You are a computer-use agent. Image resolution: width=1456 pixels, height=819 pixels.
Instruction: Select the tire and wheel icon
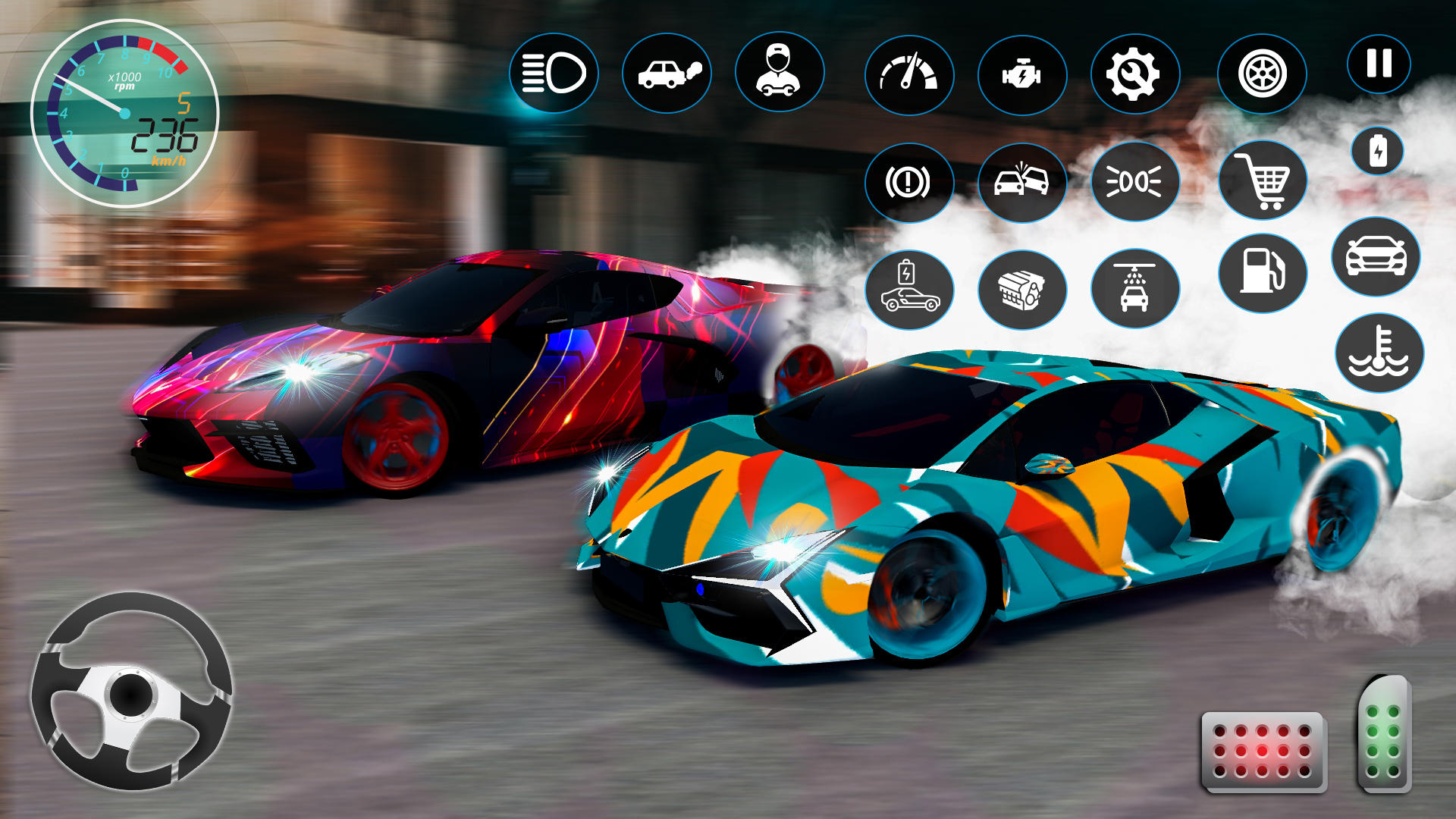1263,74
